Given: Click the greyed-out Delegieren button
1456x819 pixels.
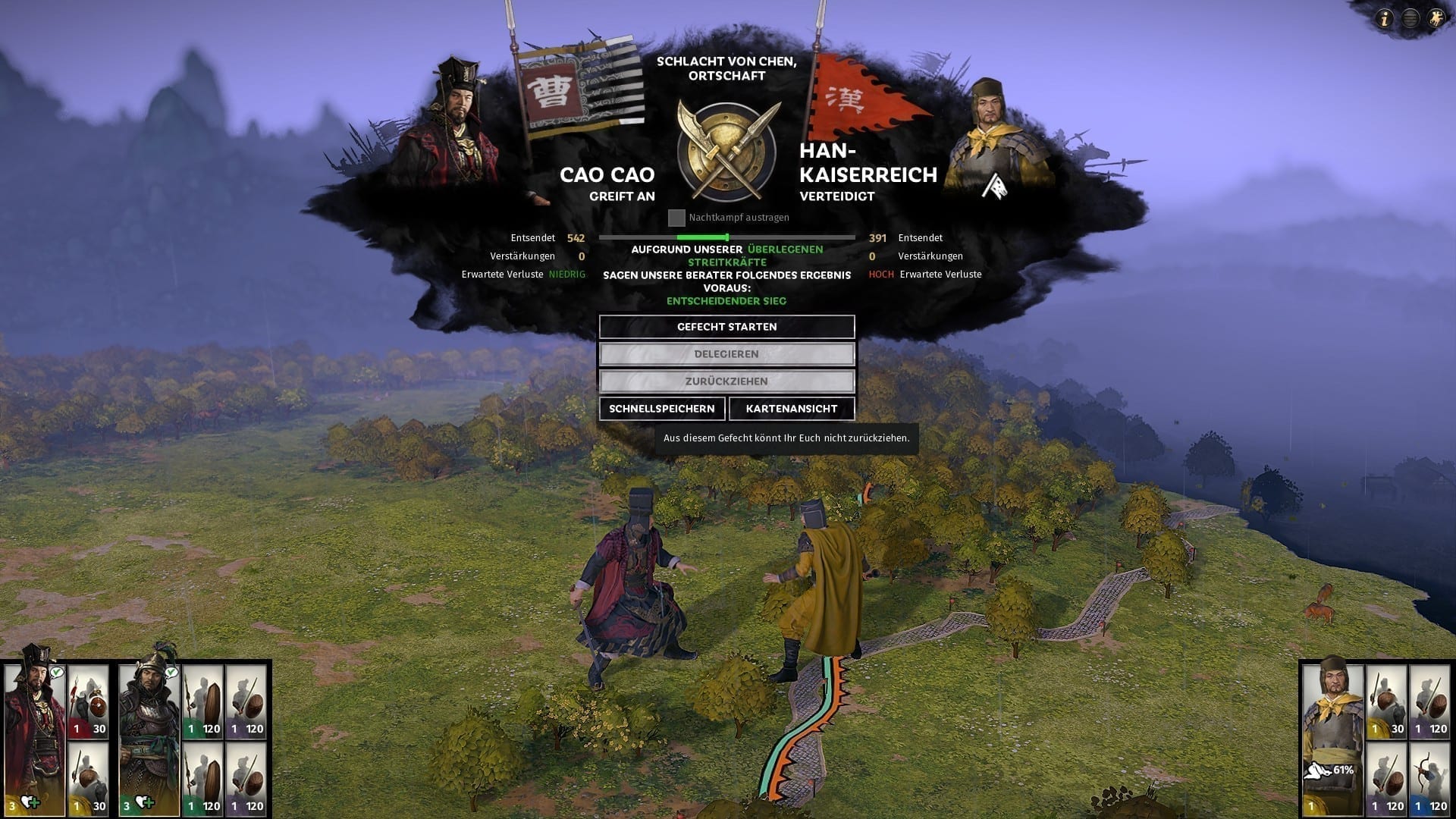Looking at the screenshot, I should (726, 354).
